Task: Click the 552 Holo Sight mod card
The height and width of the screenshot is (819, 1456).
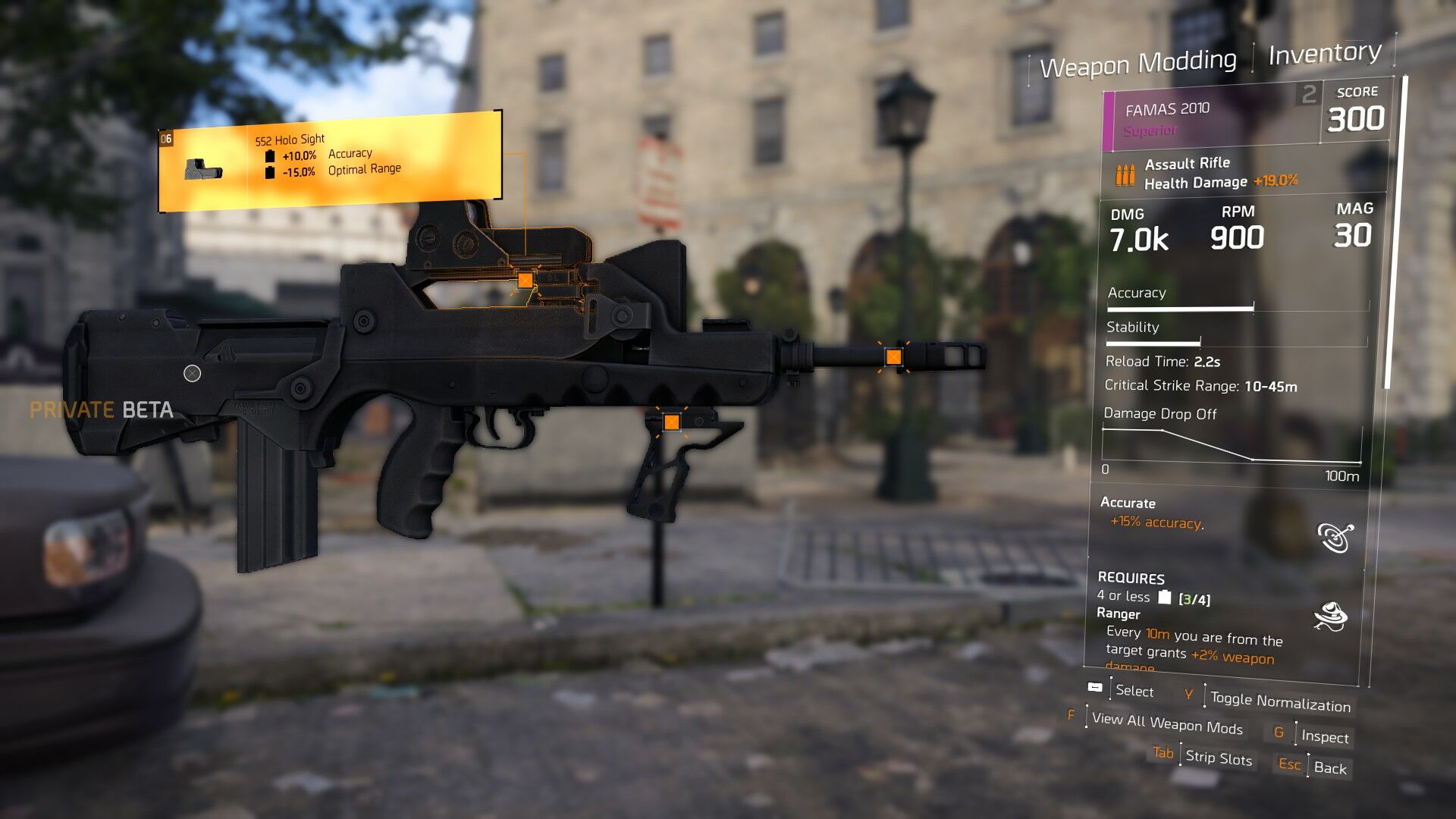Action: pyautogui.click(x=330, y=161)
